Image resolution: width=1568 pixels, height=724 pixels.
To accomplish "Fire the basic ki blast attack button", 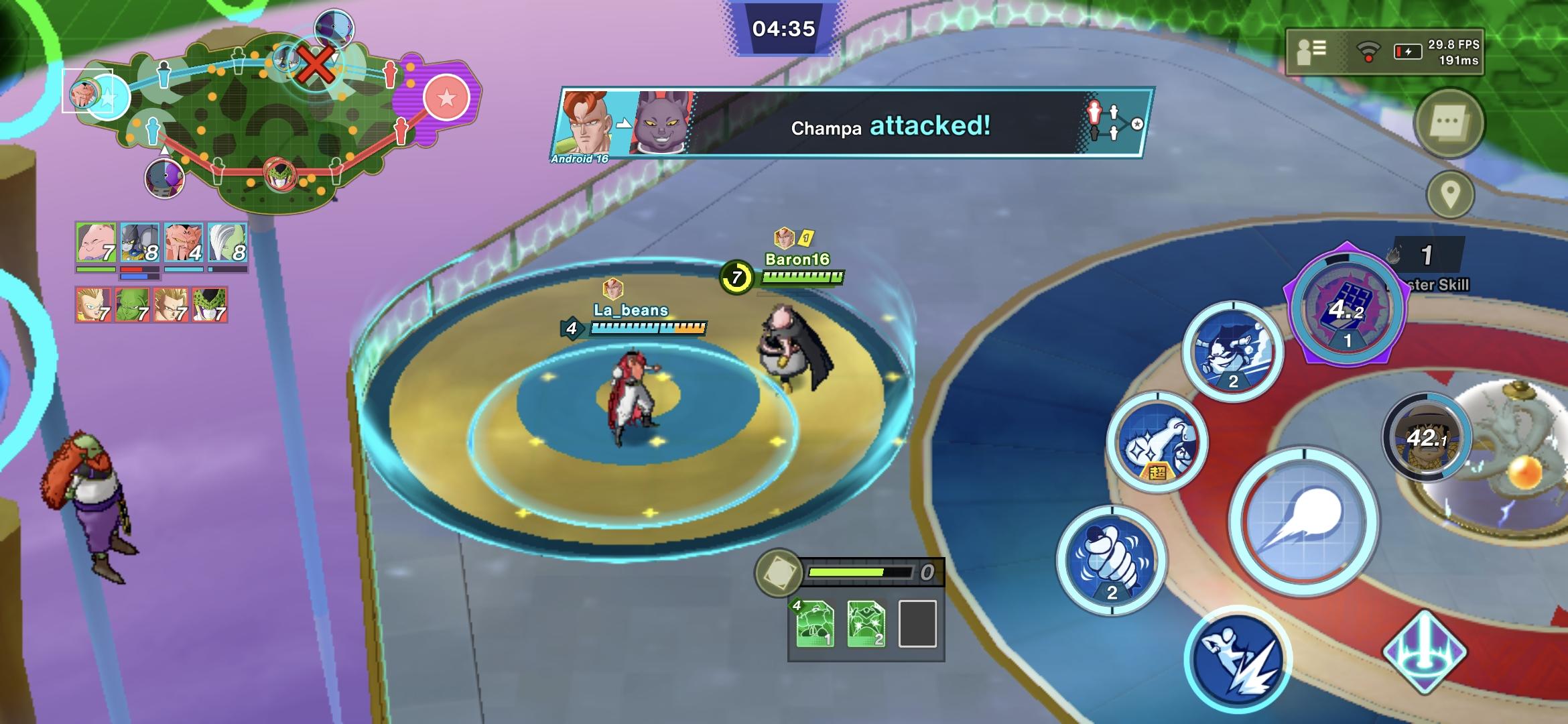I will [x=1303, y=522].
